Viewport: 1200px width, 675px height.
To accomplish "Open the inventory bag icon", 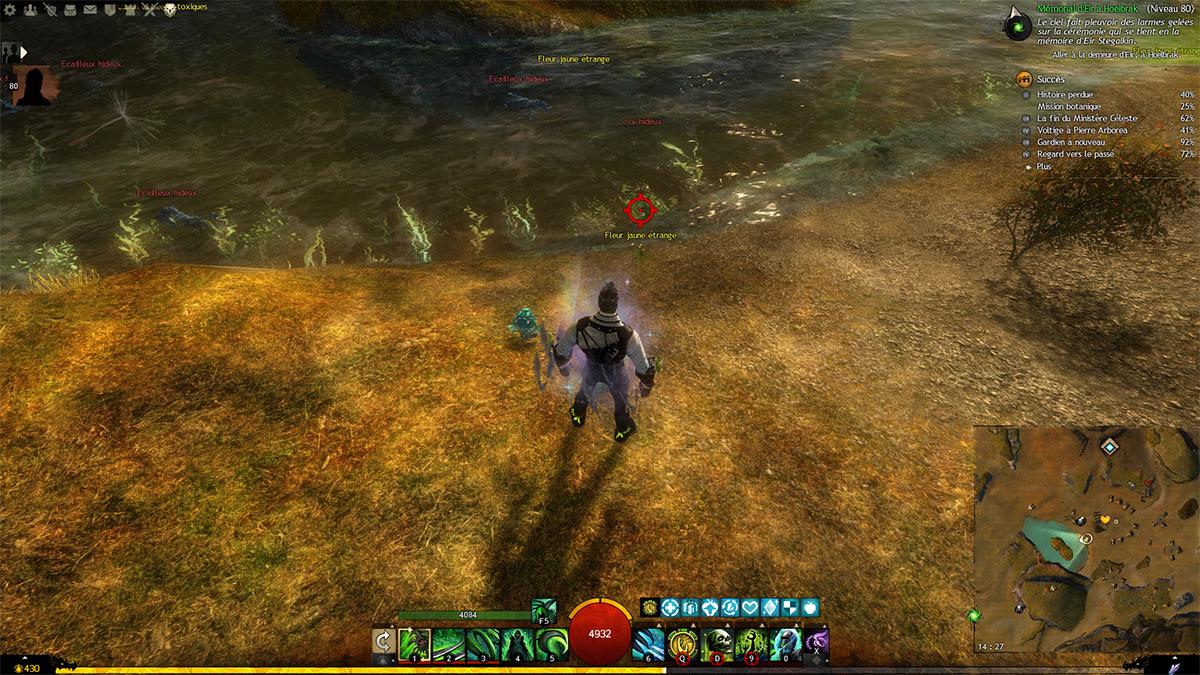I will 68,10.
